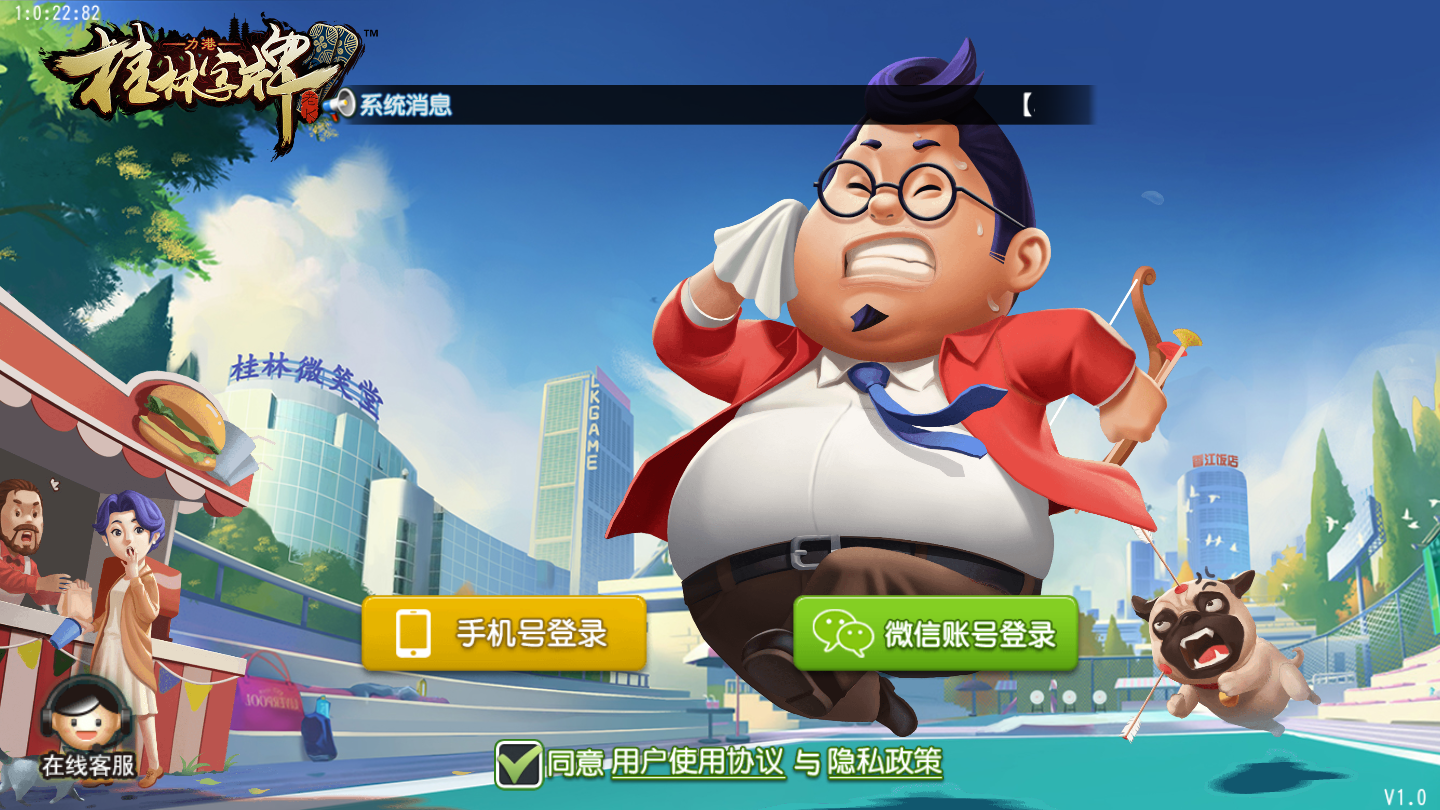The image size is (1440, 810).
Task: Click the TM trademark mark next to the logo
Action: click(x=372, y=33)
